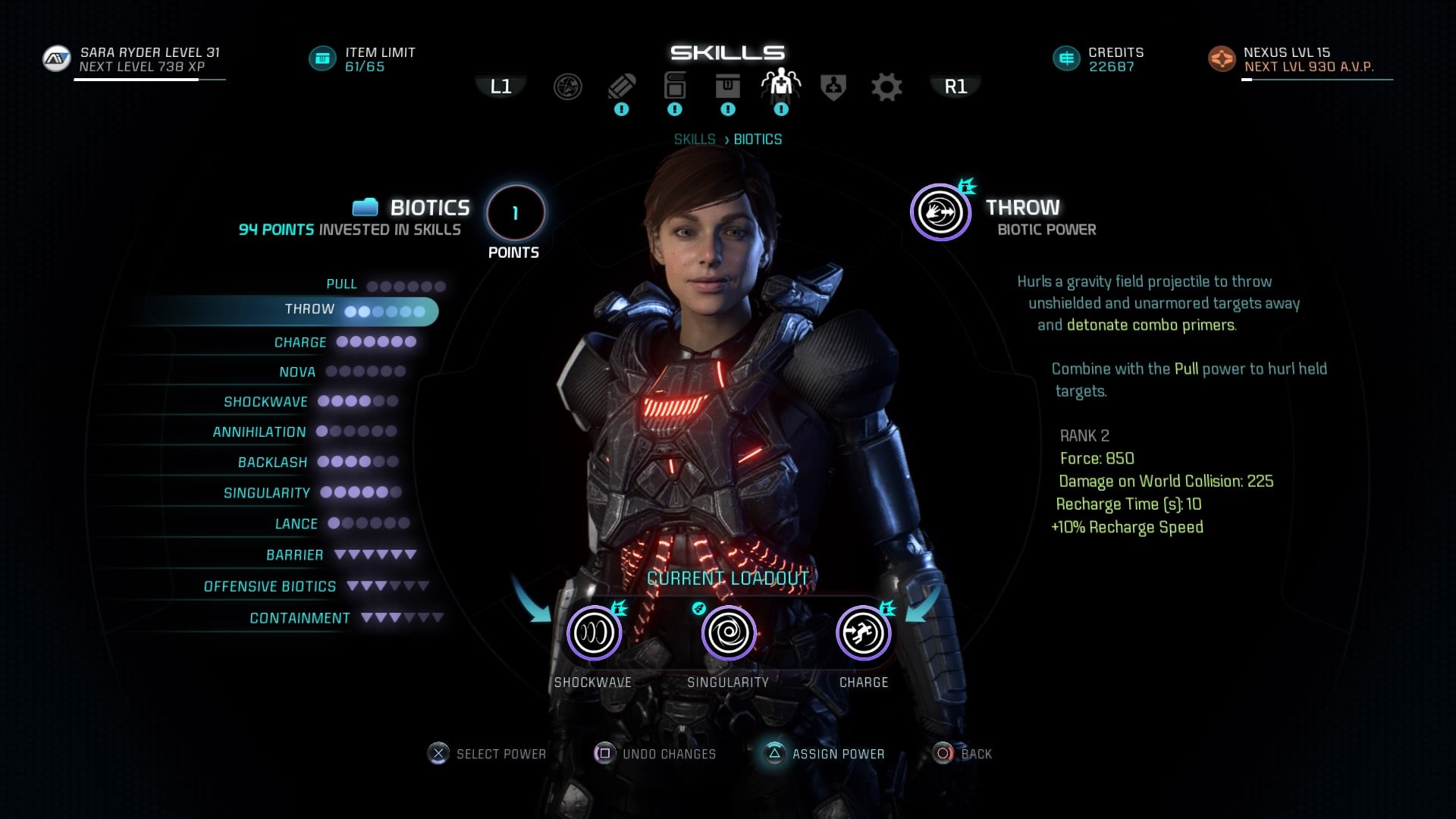Screen dimensions: 1456x819
Task: Select the Barrier passive skill
Action: tap(294, 555)
